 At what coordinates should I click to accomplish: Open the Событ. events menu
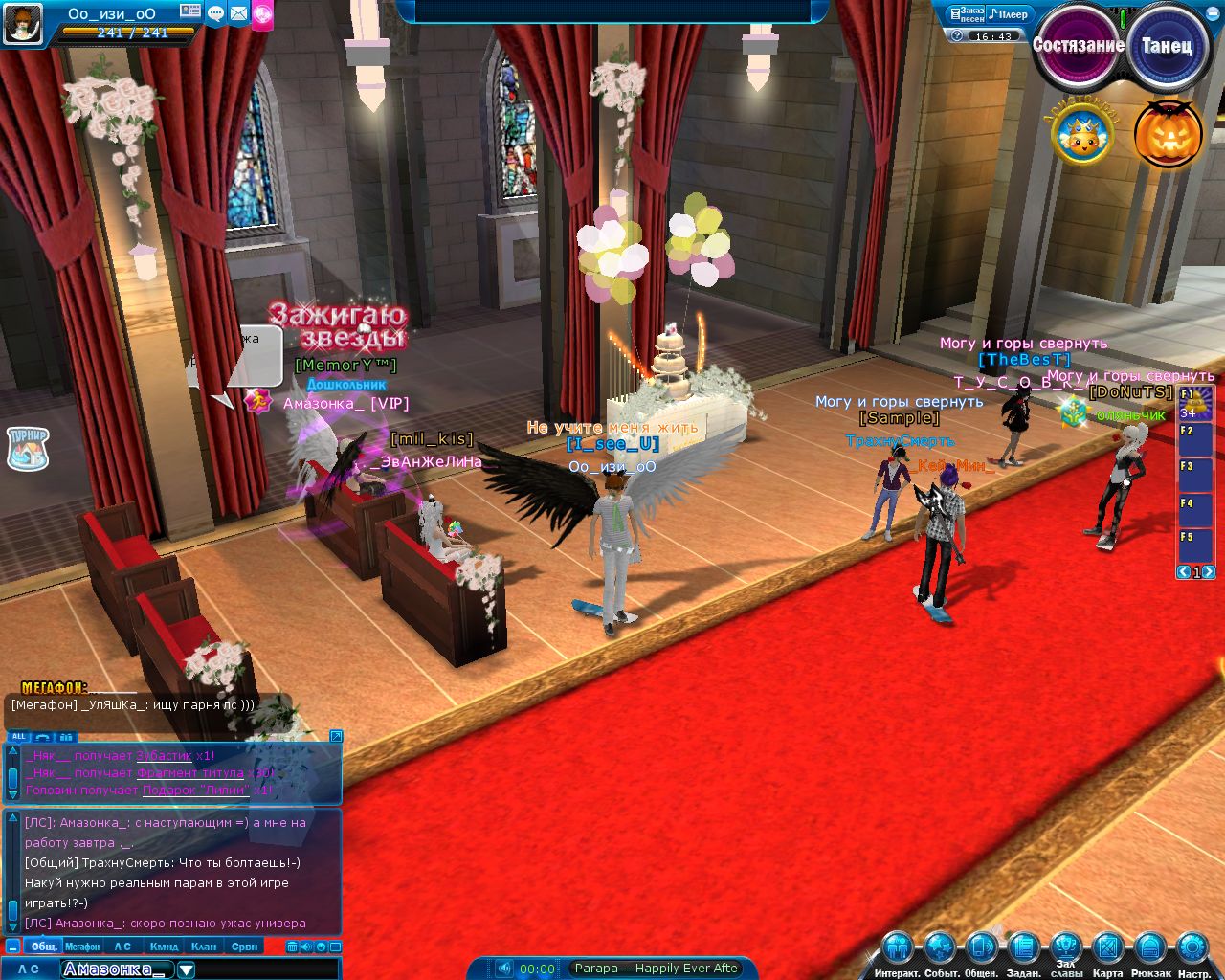940,949
